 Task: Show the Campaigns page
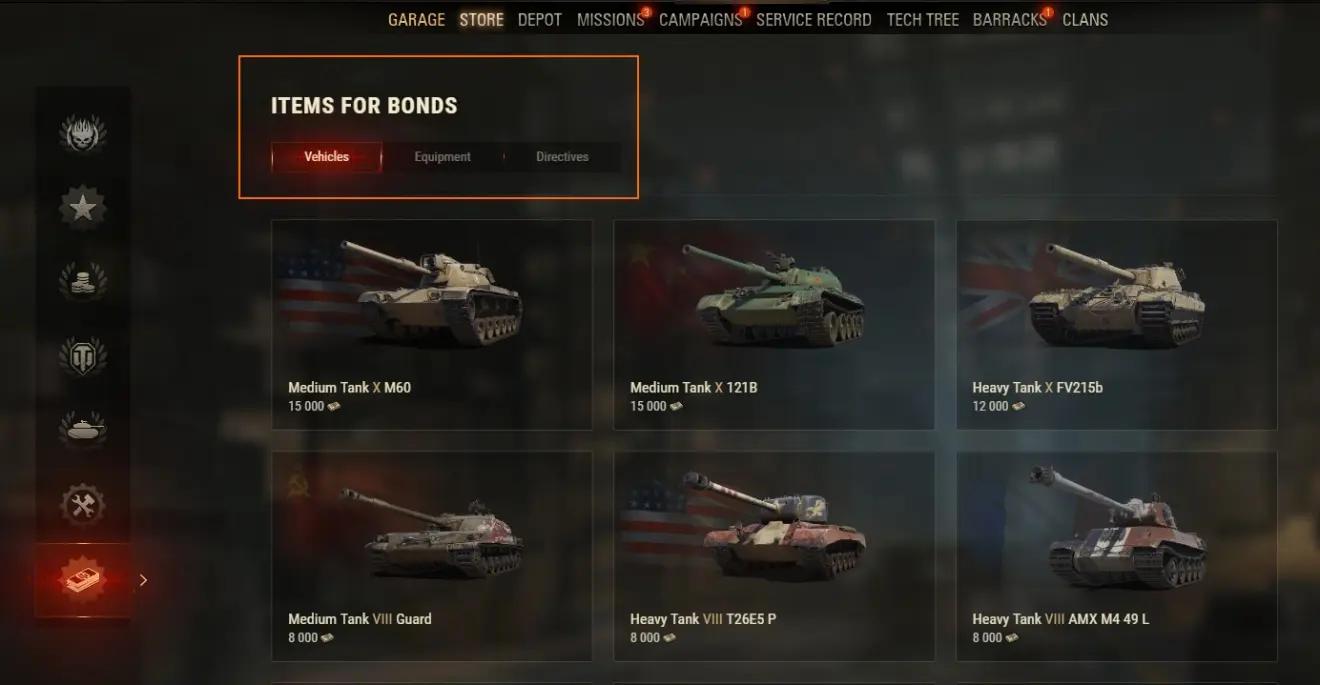700,20
